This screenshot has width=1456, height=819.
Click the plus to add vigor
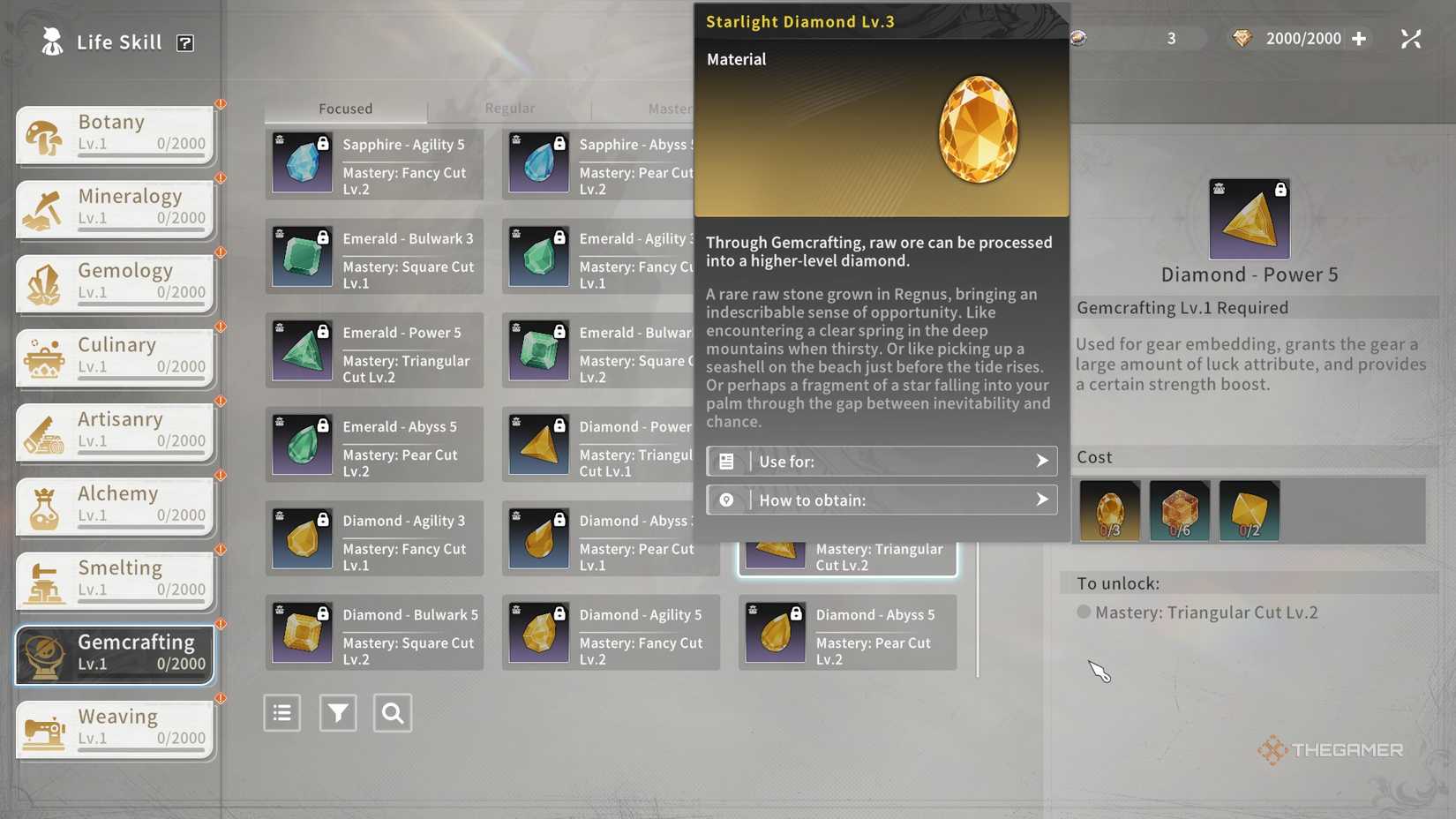coord(1358,39)
